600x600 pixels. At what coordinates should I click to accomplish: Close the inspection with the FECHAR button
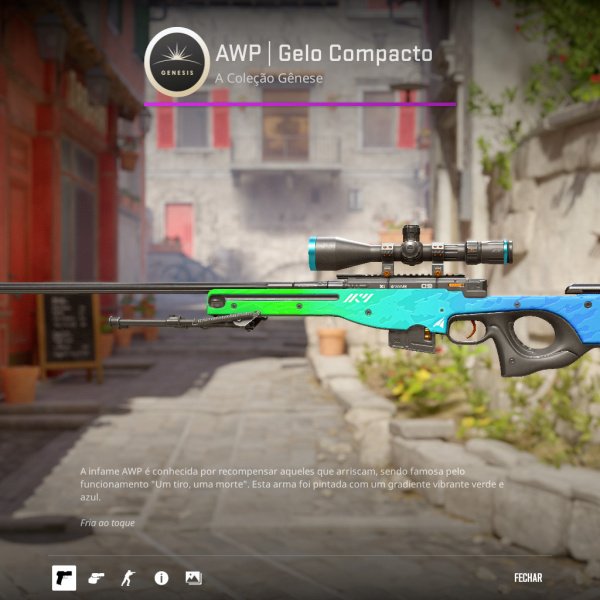(x=528, y=578)
